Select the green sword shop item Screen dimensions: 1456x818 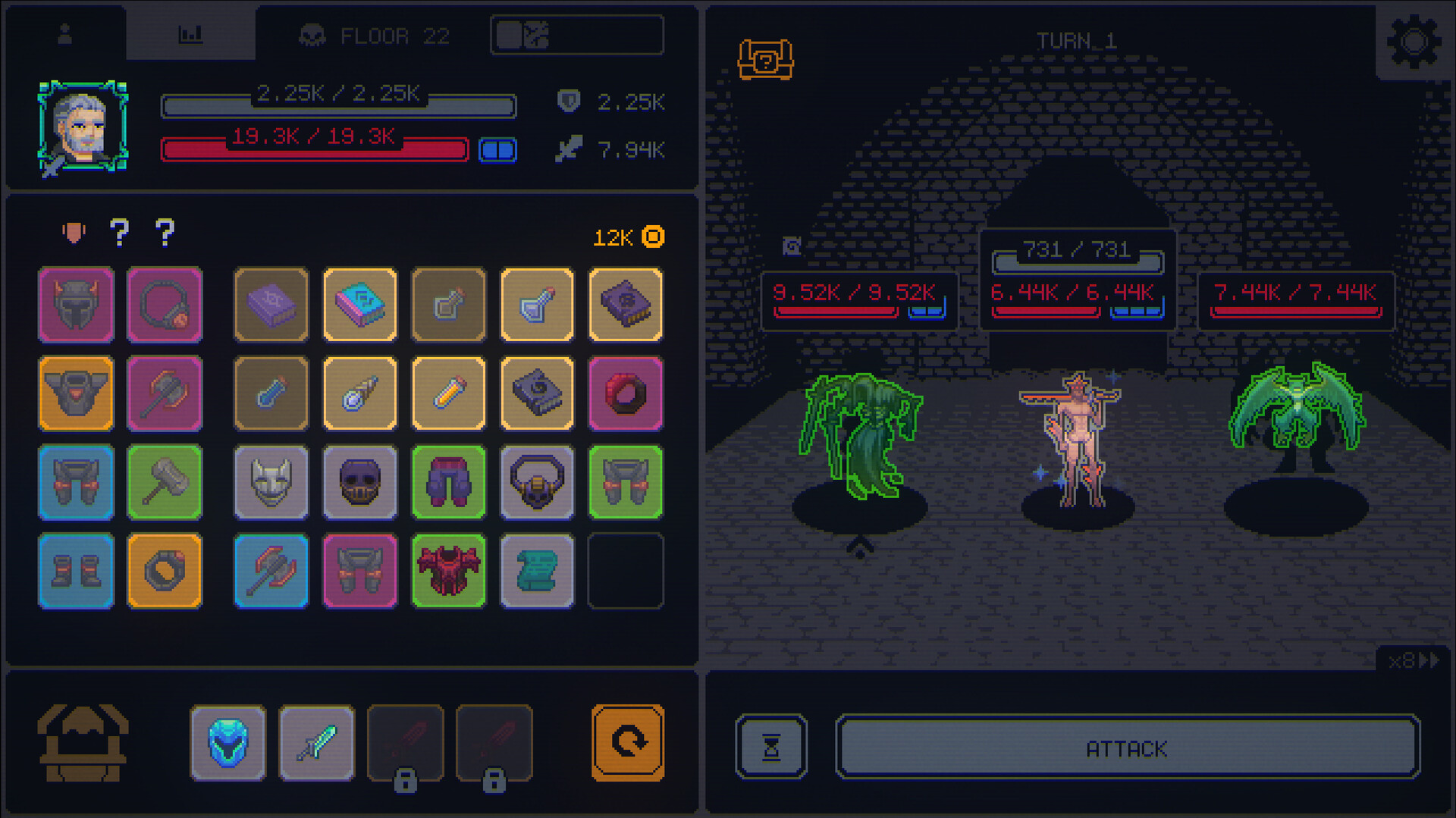pos(317,743)
